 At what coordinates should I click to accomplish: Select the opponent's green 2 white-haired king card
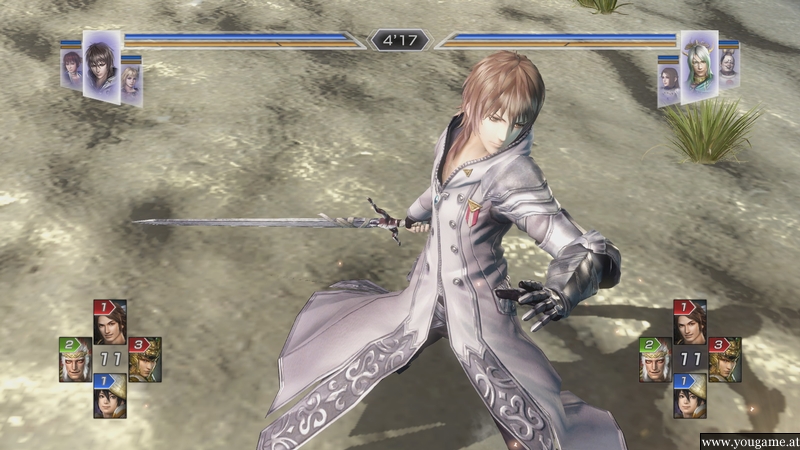click(655, 359)
